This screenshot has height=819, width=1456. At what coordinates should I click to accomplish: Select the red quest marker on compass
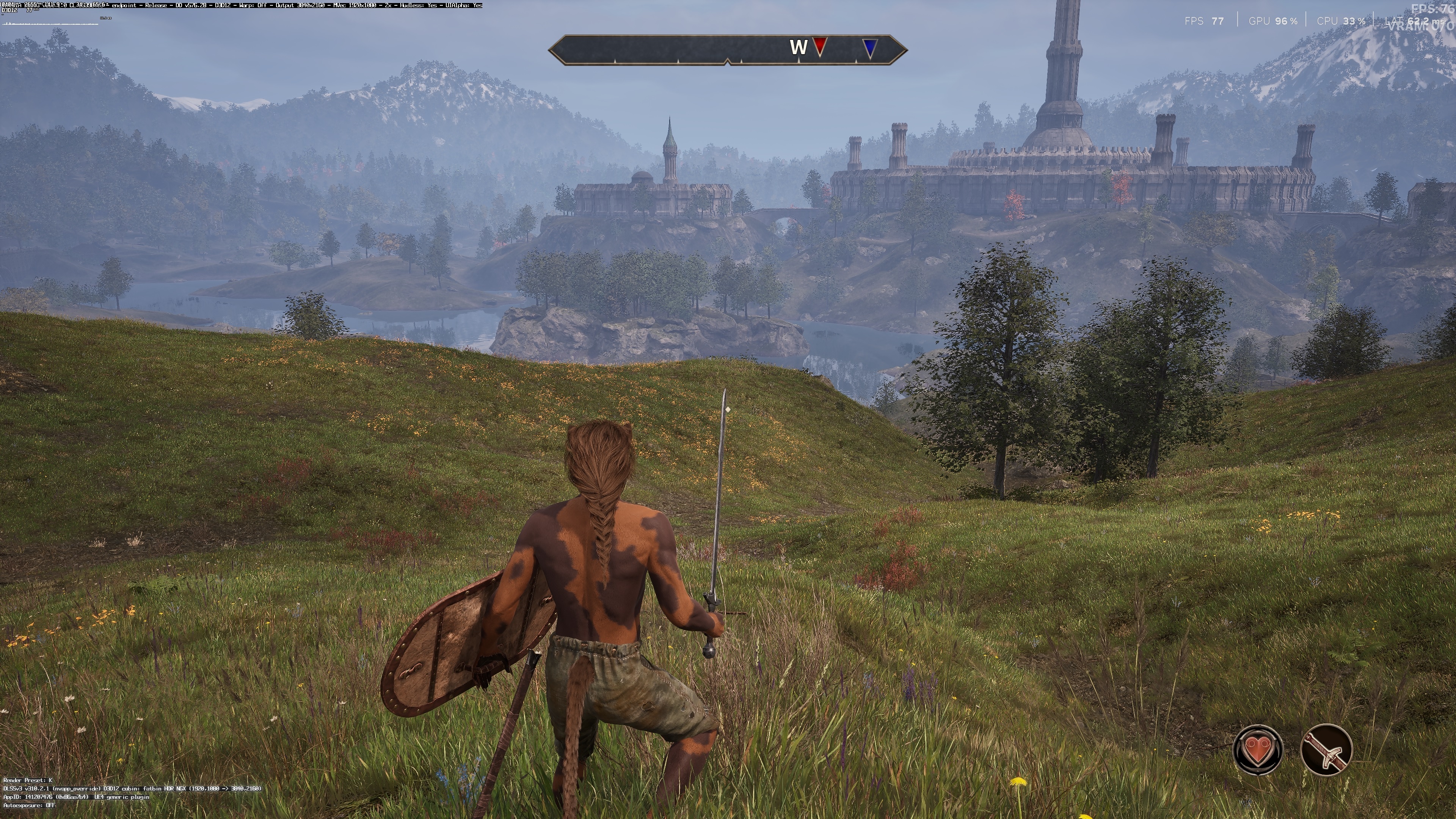click(x=819, y=46)
